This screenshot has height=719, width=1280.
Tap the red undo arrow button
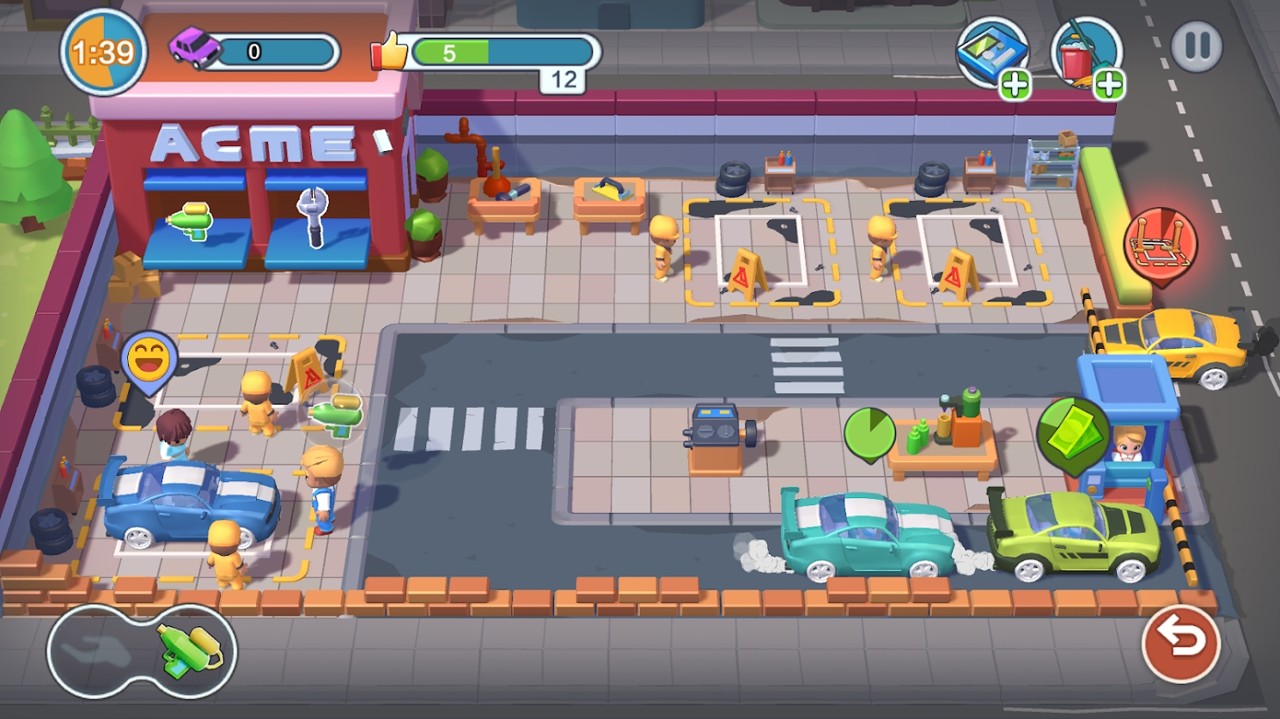click(1181, 643)
